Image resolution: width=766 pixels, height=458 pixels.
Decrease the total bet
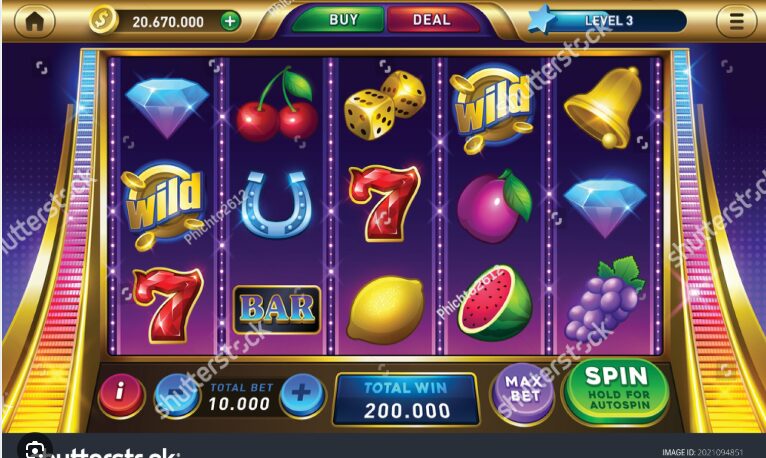click(x=177, y=395)
